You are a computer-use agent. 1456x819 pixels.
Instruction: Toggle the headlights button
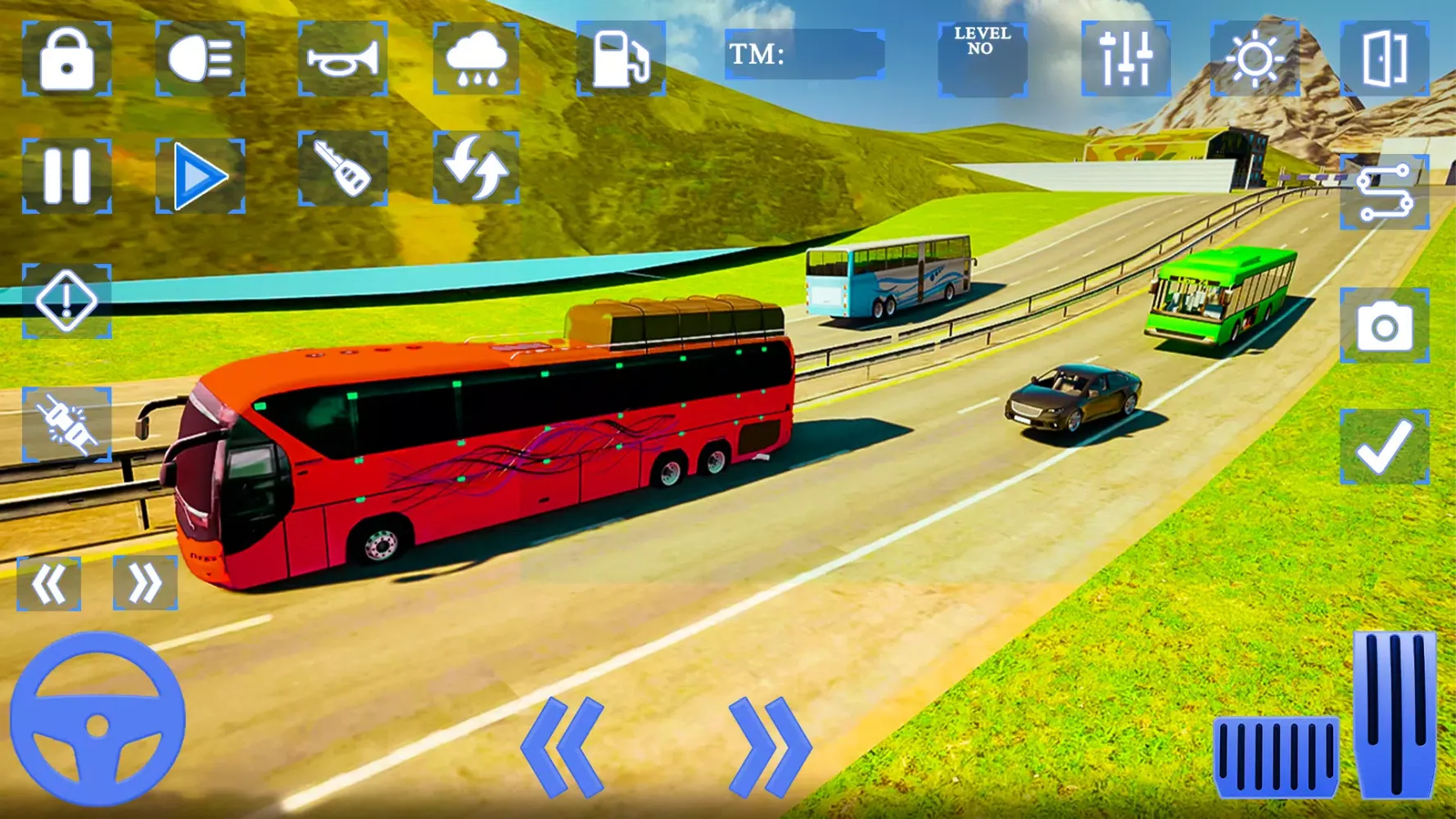click(200, 59)
